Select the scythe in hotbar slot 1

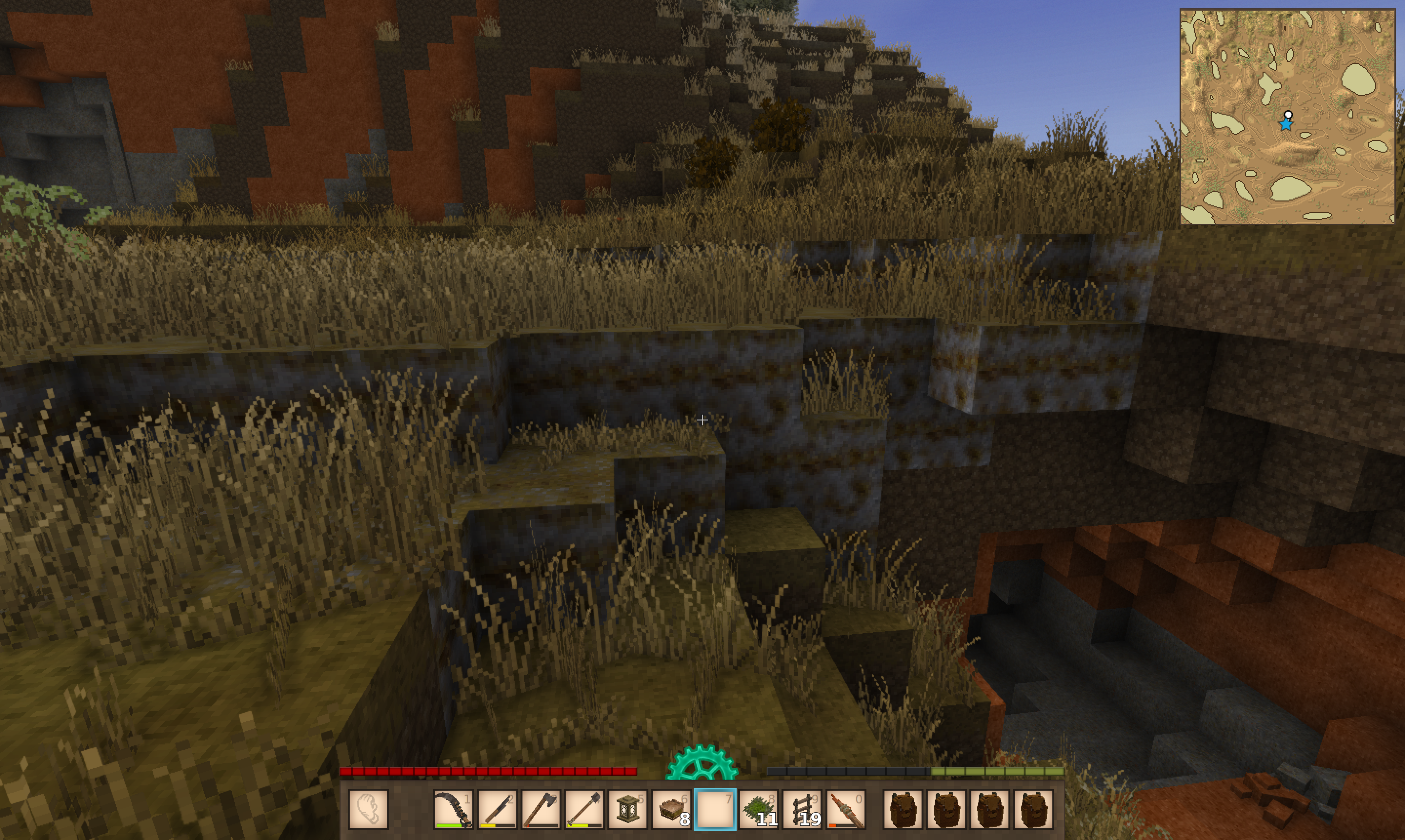point(453,809)
